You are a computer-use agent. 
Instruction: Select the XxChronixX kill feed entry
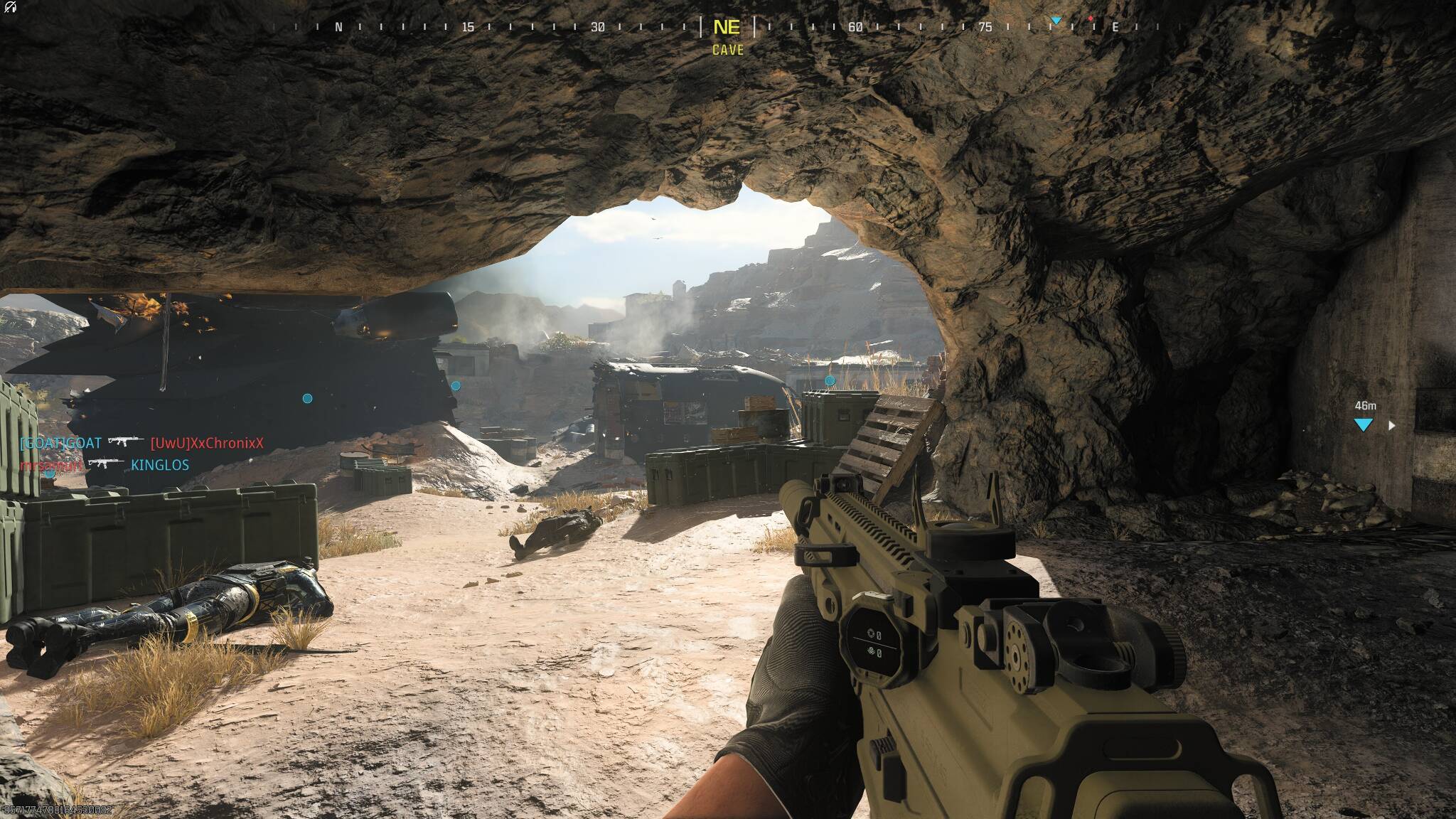tap(207, 444)
